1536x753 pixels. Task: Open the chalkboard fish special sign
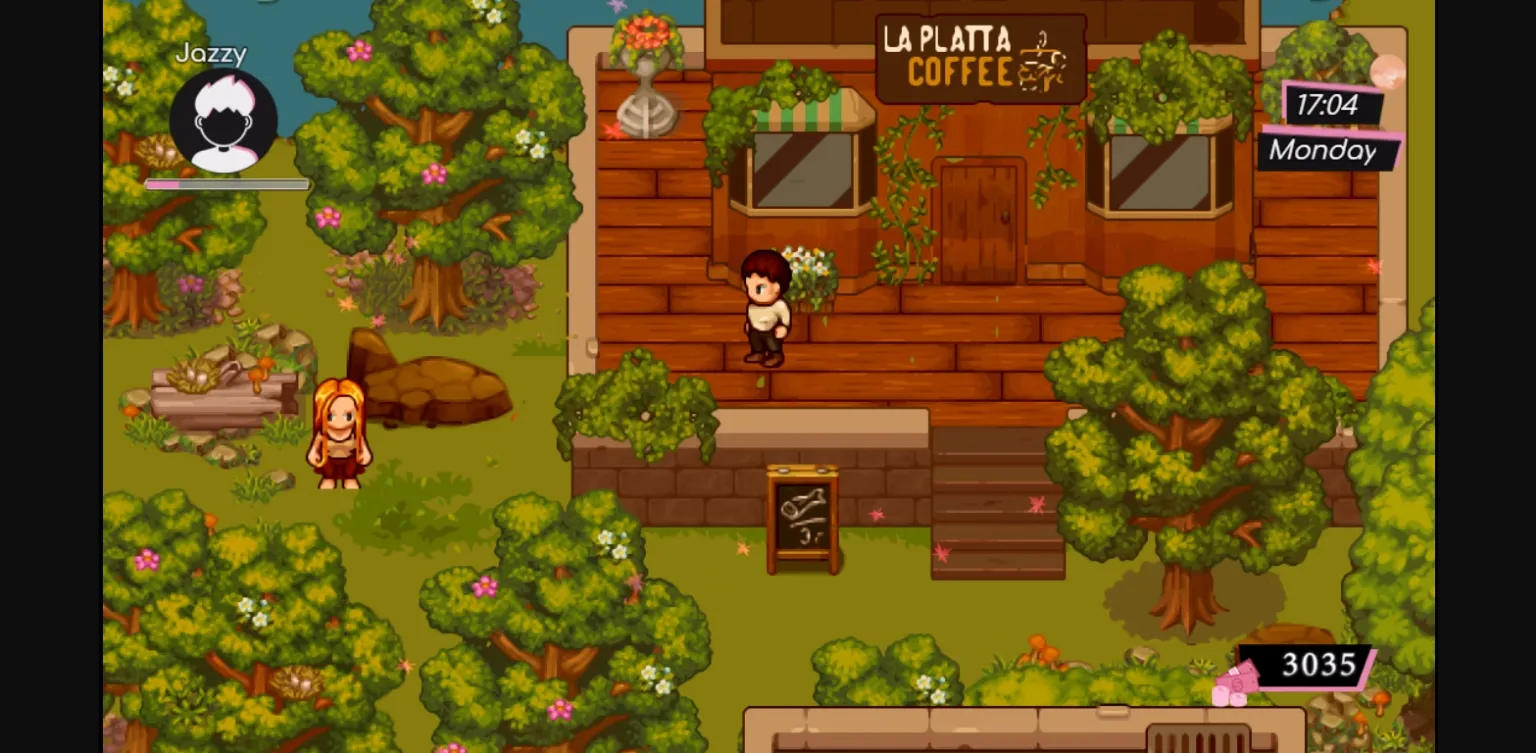(x=803, y=517)
